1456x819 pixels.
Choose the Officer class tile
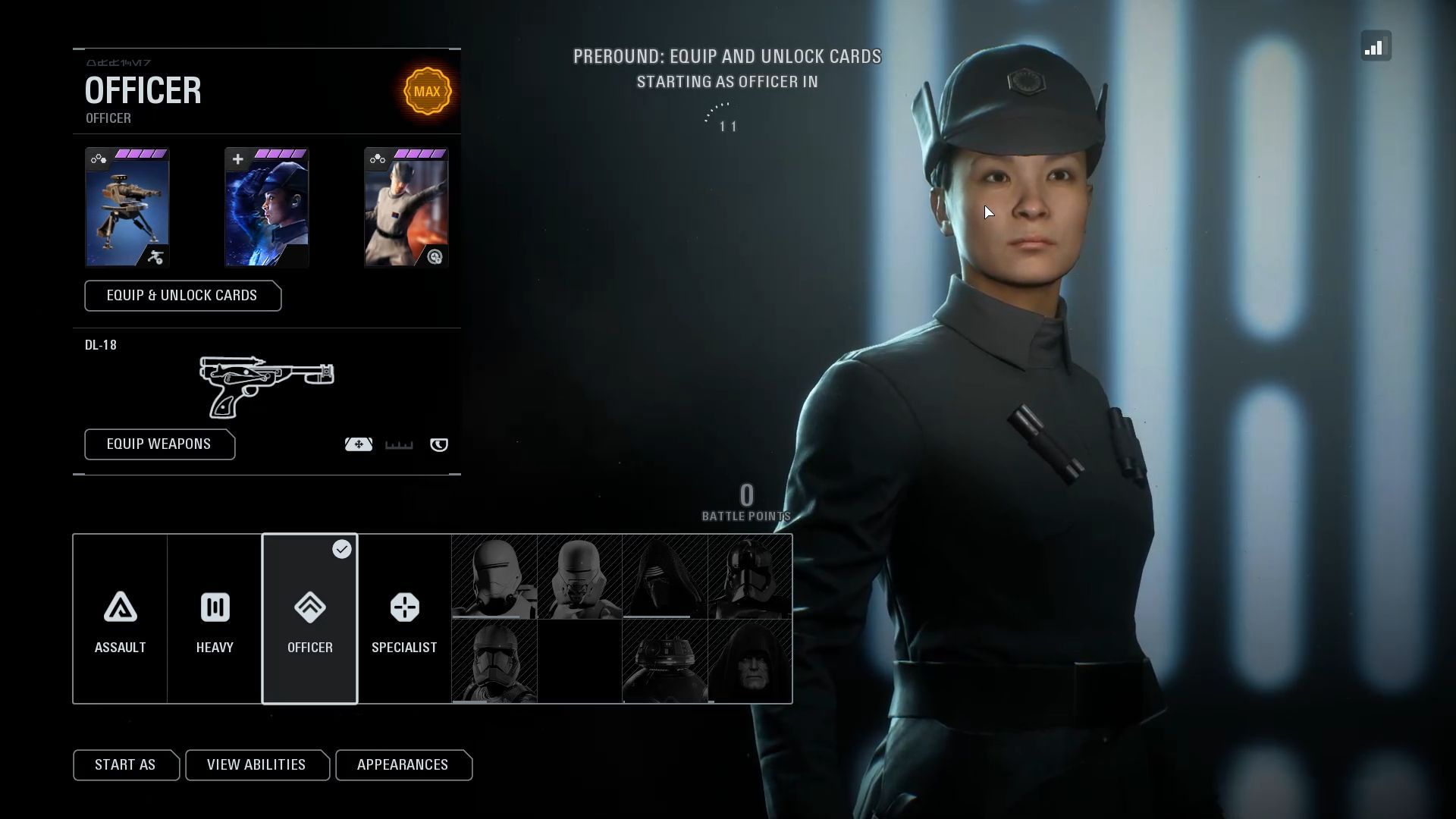click(x=309, y=619)
